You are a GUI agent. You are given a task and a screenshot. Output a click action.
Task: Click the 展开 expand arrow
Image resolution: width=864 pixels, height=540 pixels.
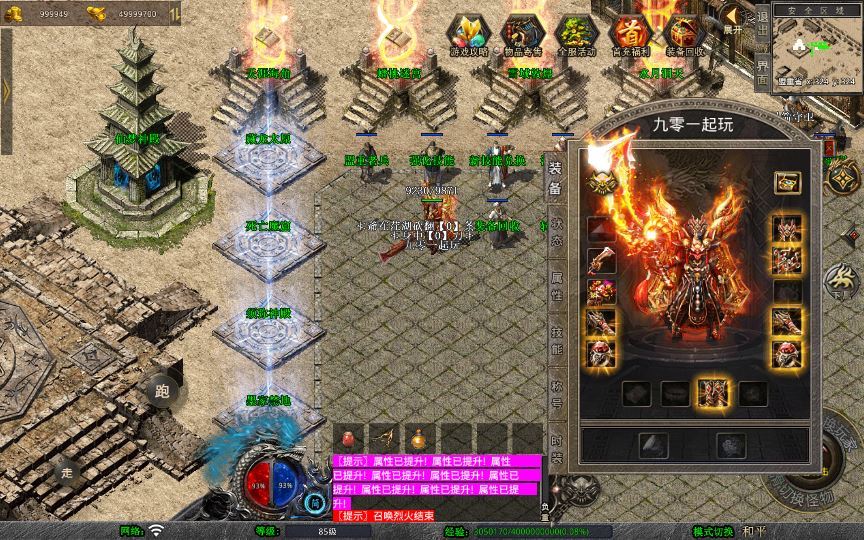click(732, 18)
